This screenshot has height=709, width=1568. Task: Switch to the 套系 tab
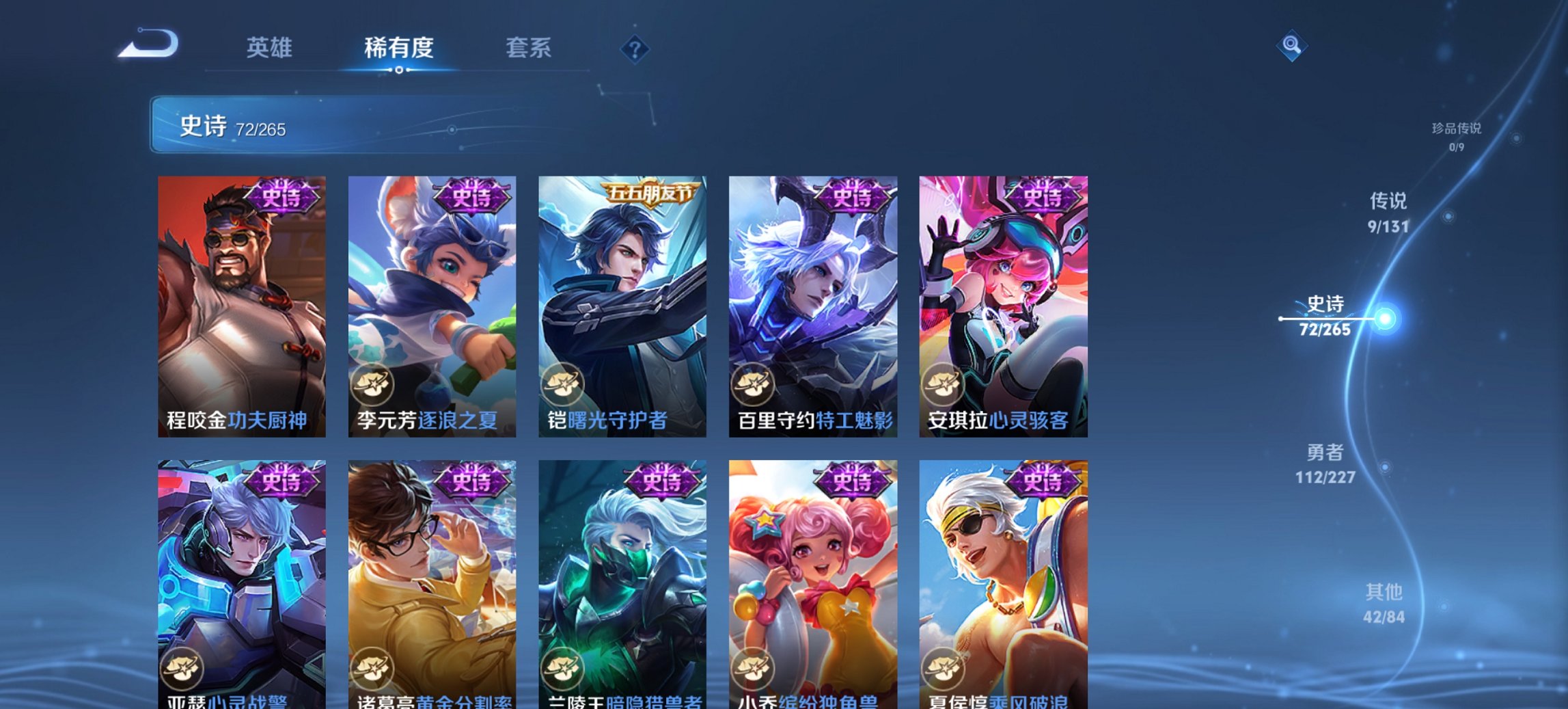[x=529, y=48]
